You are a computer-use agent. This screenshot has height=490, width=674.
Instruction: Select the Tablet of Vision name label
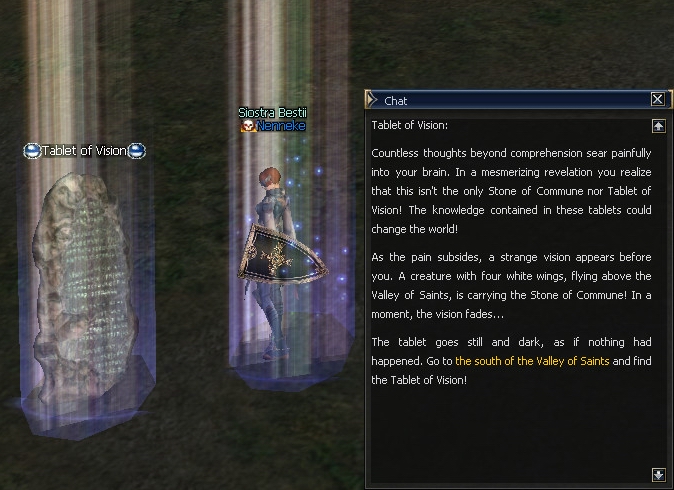pyautogui.click(x=85, y=151)
